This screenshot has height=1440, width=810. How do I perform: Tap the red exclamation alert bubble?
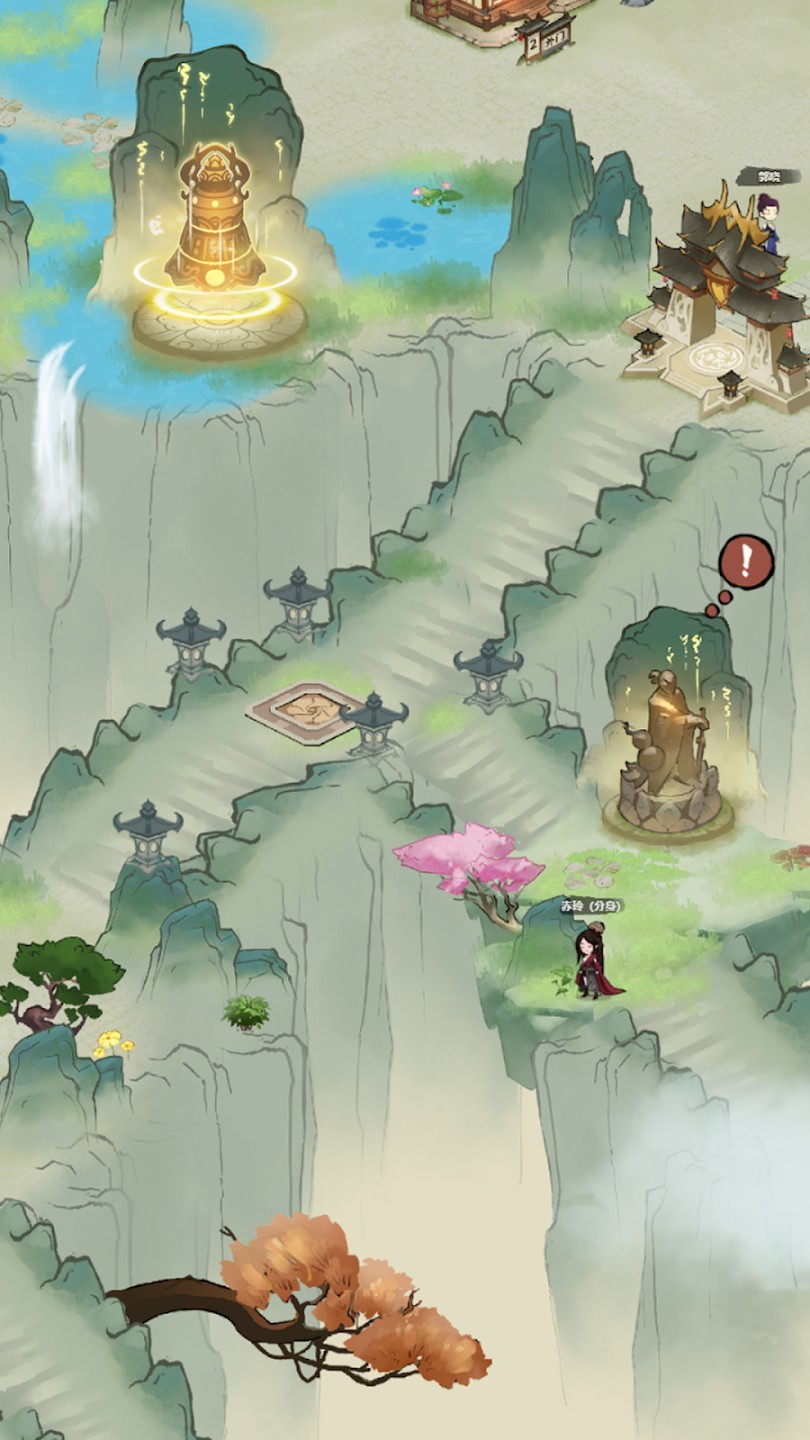745,561
